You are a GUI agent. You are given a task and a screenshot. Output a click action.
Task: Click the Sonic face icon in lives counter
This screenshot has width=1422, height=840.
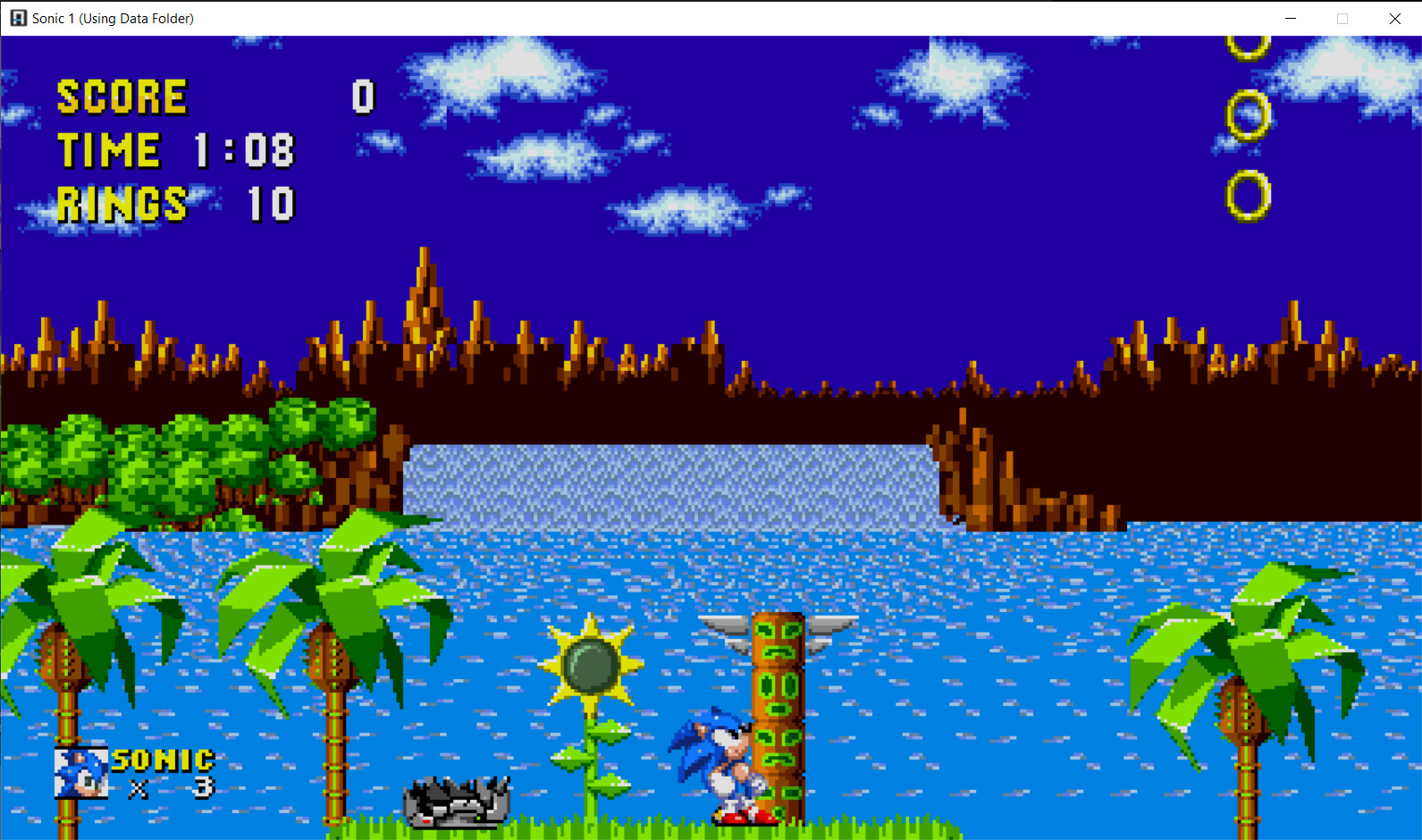pyautogui.click(x=83, y=771)
